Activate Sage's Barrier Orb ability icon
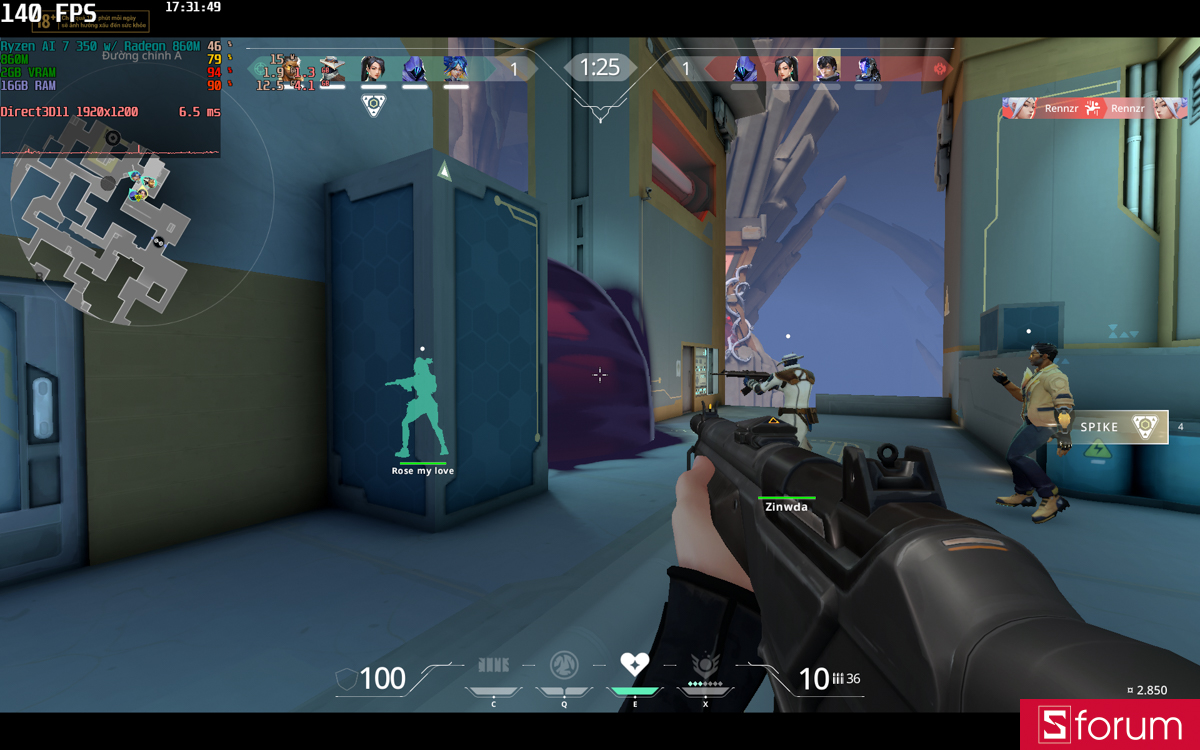This screenshot has height=750, width=1200. click(493, 665)
